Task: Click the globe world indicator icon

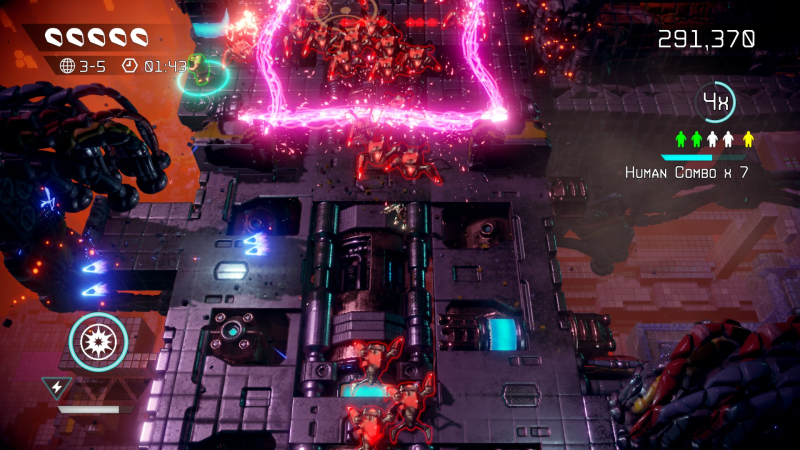Action: (x=68, y=66)
